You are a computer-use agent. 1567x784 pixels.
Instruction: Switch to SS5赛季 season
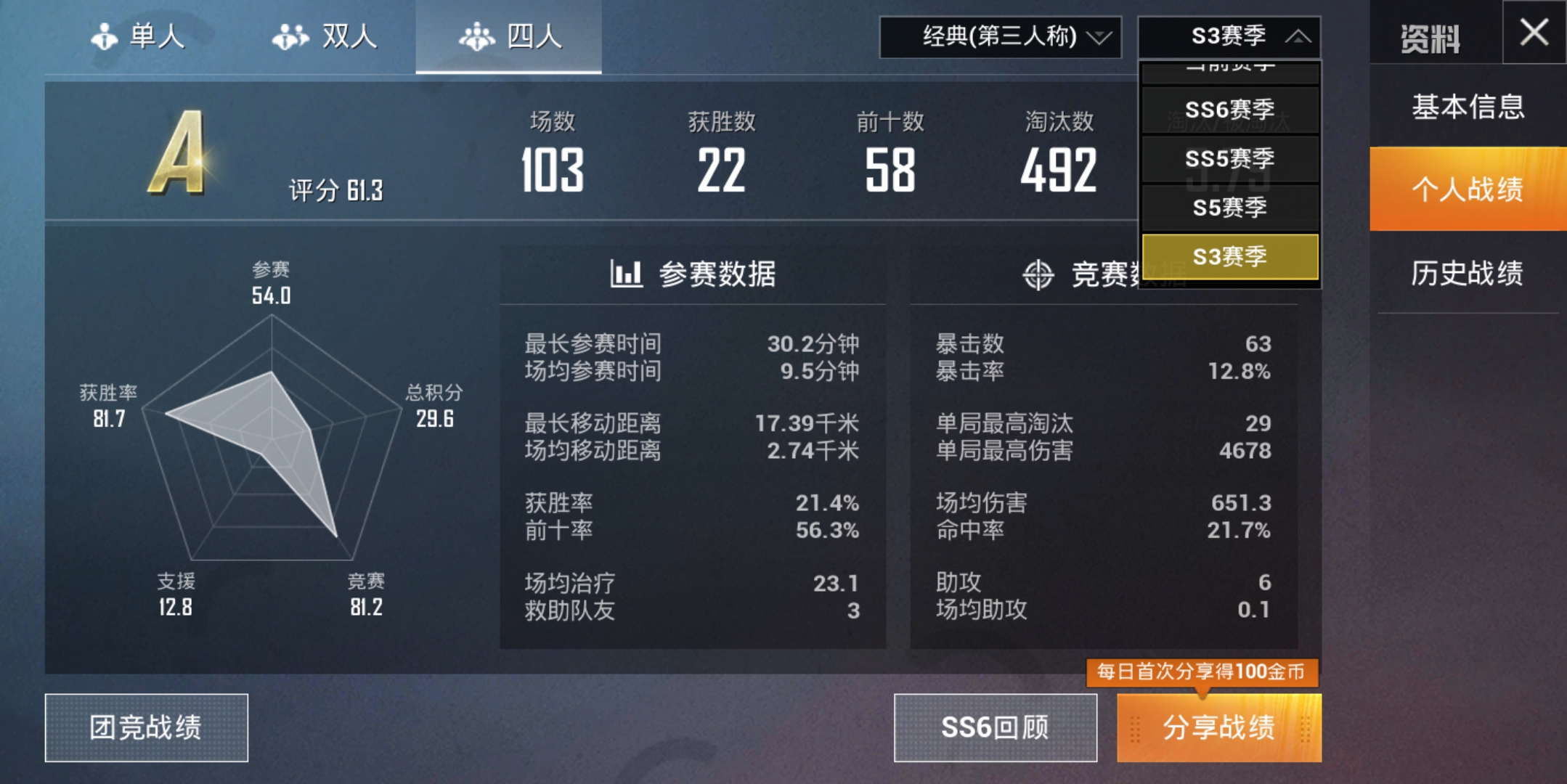pyautogui.click(x=1229, y=159)
